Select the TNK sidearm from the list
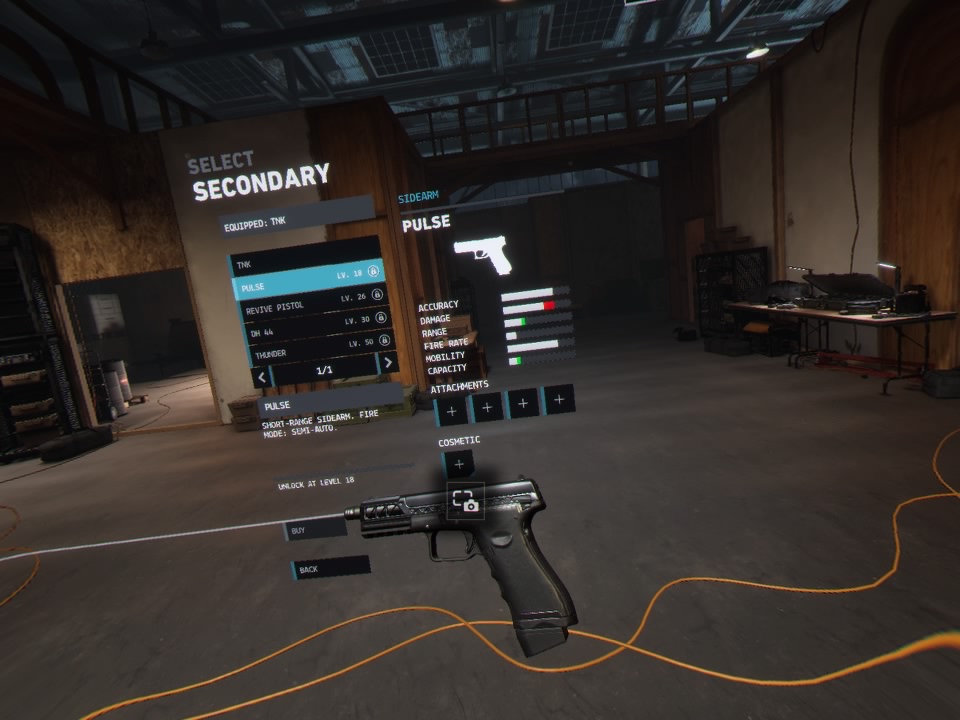Screen dimensions: 960x720 300,265
